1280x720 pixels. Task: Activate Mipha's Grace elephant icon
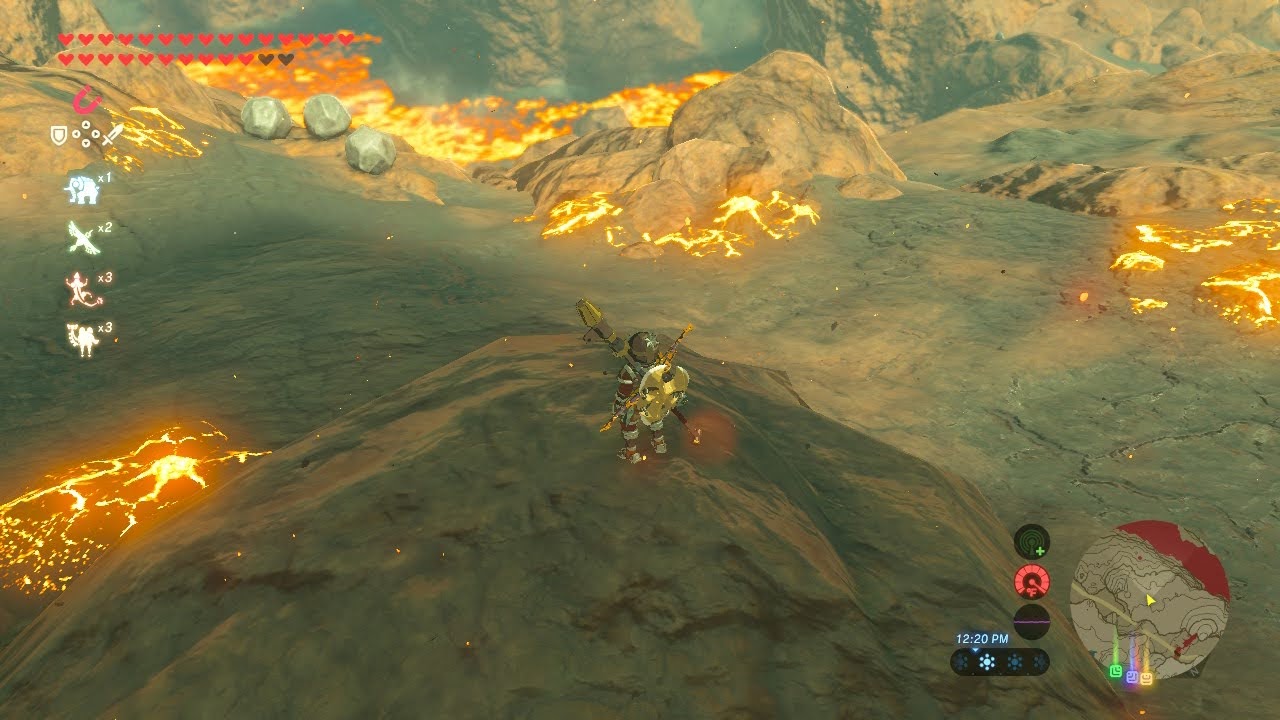point(81,189)
